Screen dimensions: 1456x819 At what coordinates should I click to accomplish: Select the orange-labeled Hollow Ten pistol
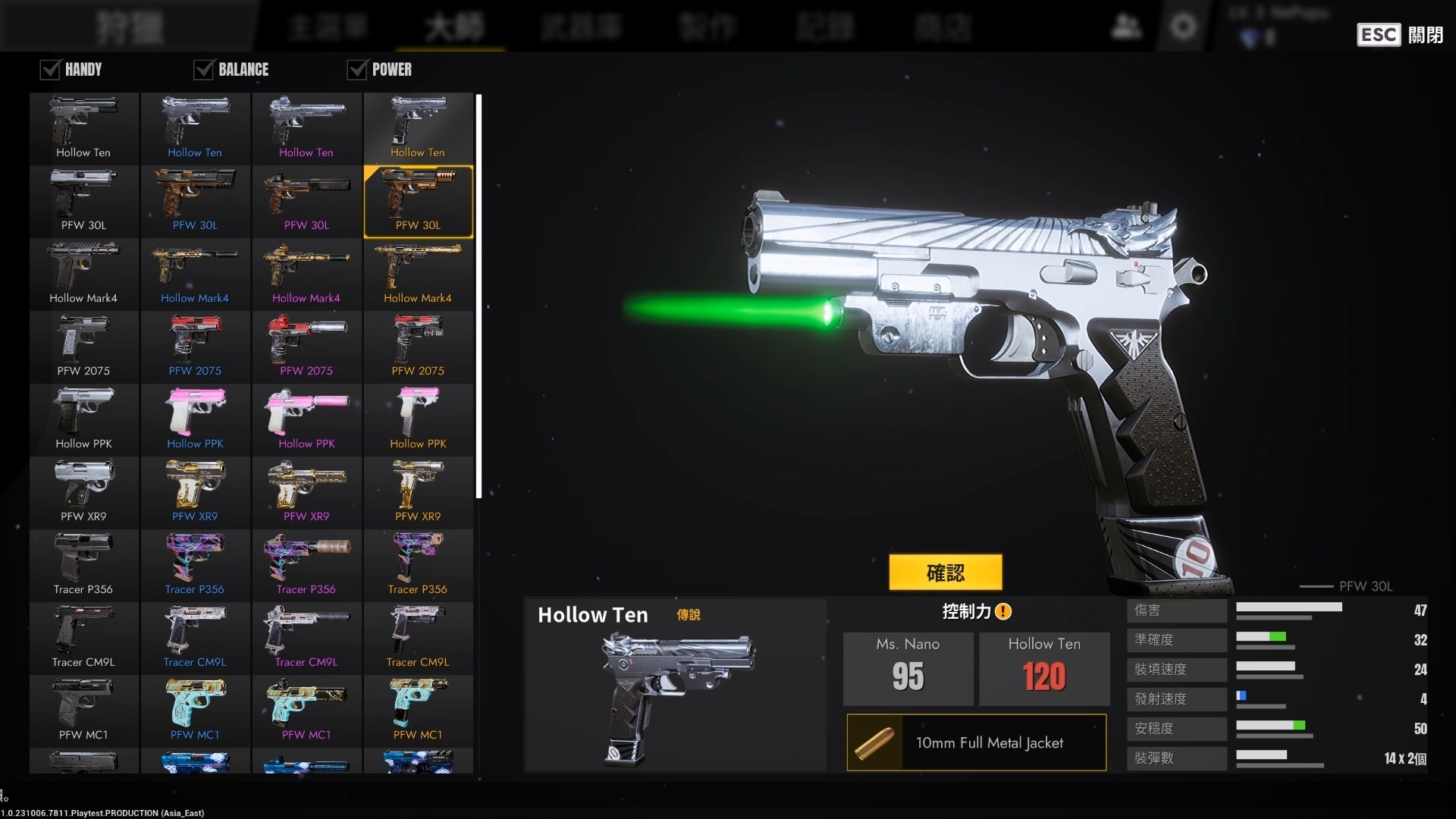[418, 128]
